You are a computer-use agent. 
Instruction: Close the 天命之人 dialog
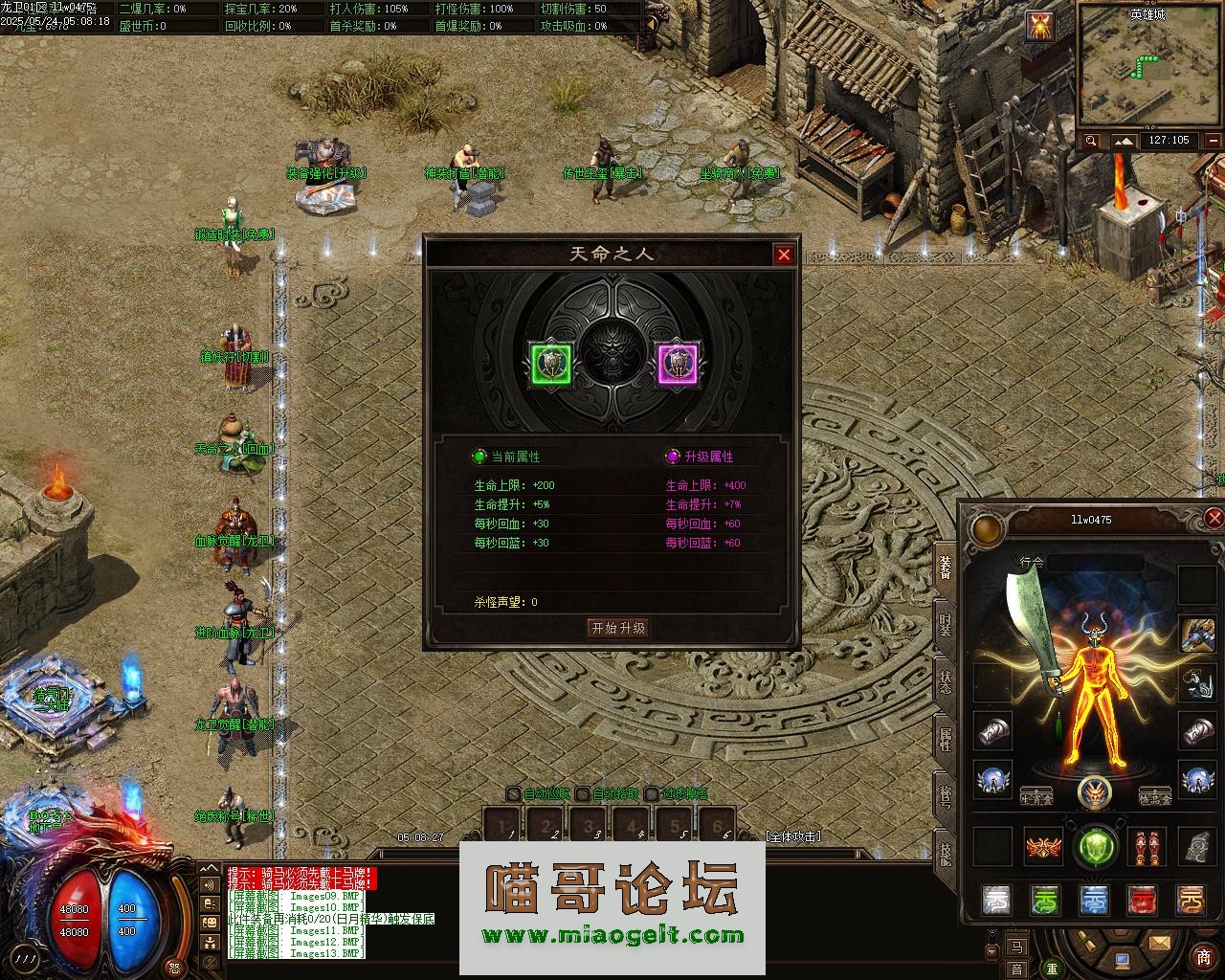pos(784,255)
